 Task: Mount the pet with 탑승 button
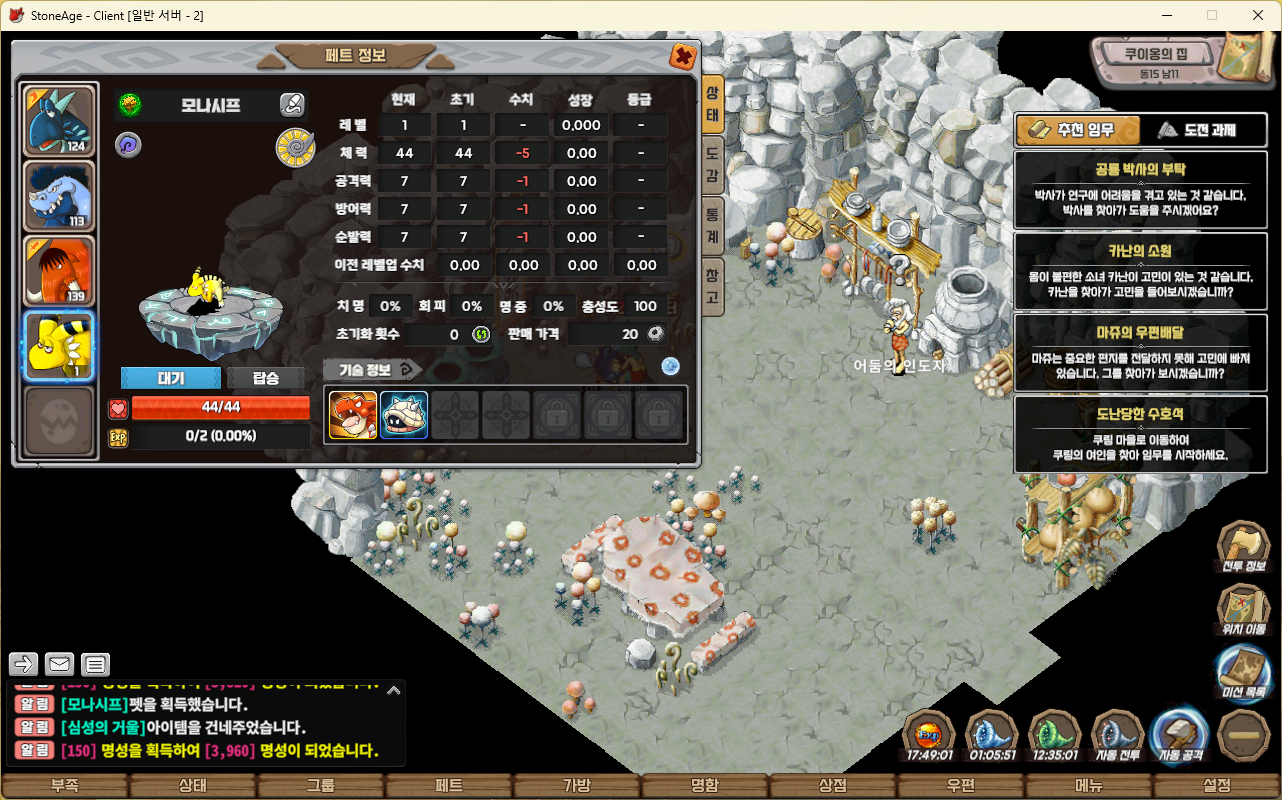pyautogui.click(x=265, y=378)
